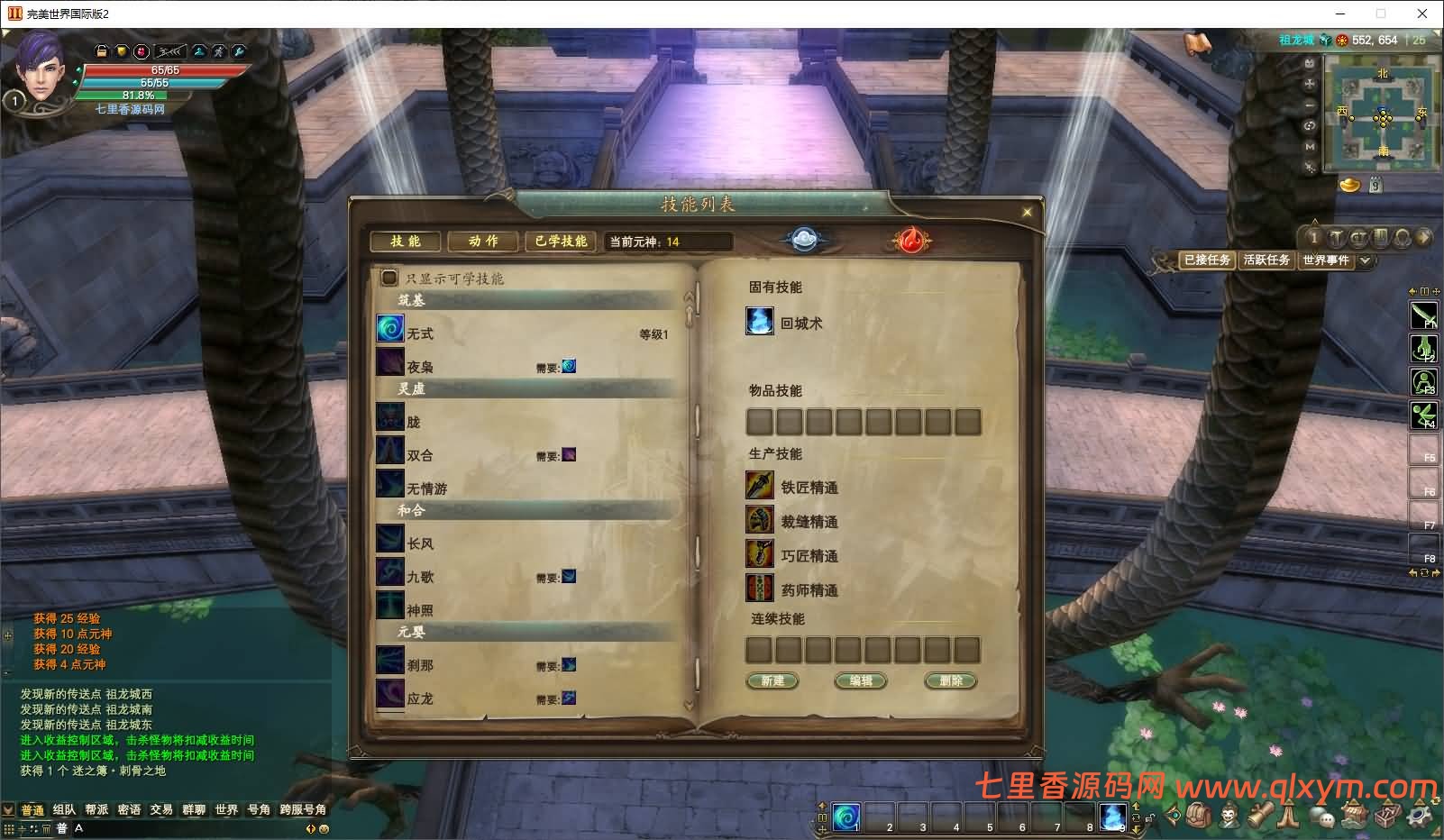The image size is (1444, 840).
Task: Select the 回城术 skill icon
Action: click(x=760, y=321)
